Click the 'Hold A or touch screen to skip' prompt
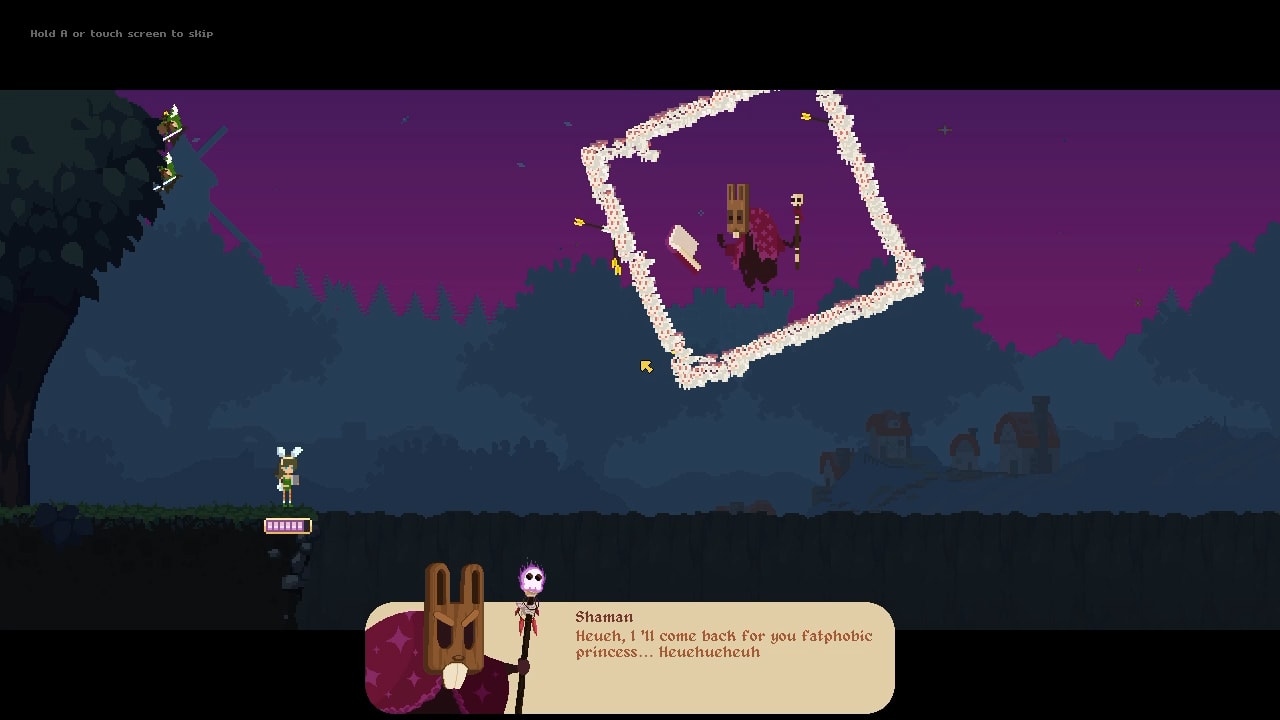 [122, 33]
